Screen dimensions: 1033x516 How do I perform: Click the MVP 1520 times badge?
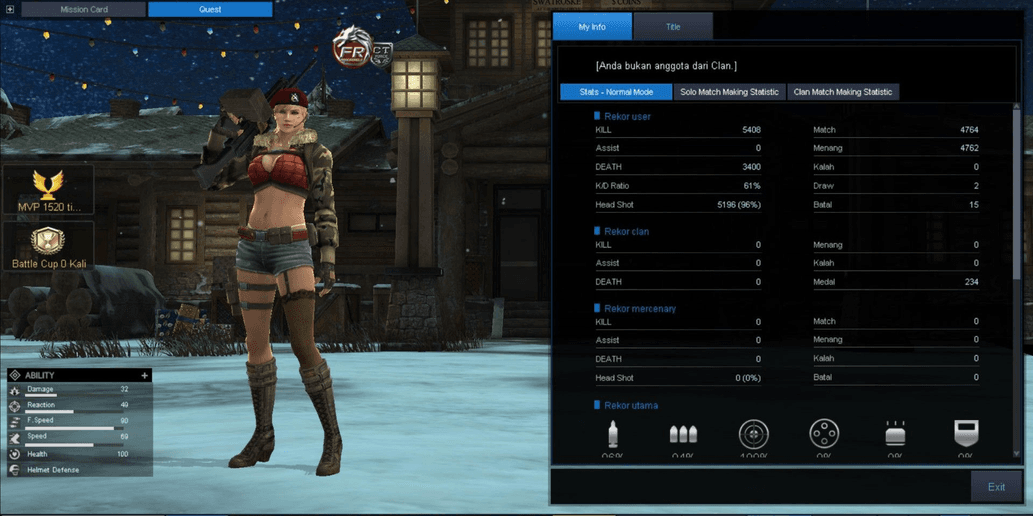tap(49, 190)
